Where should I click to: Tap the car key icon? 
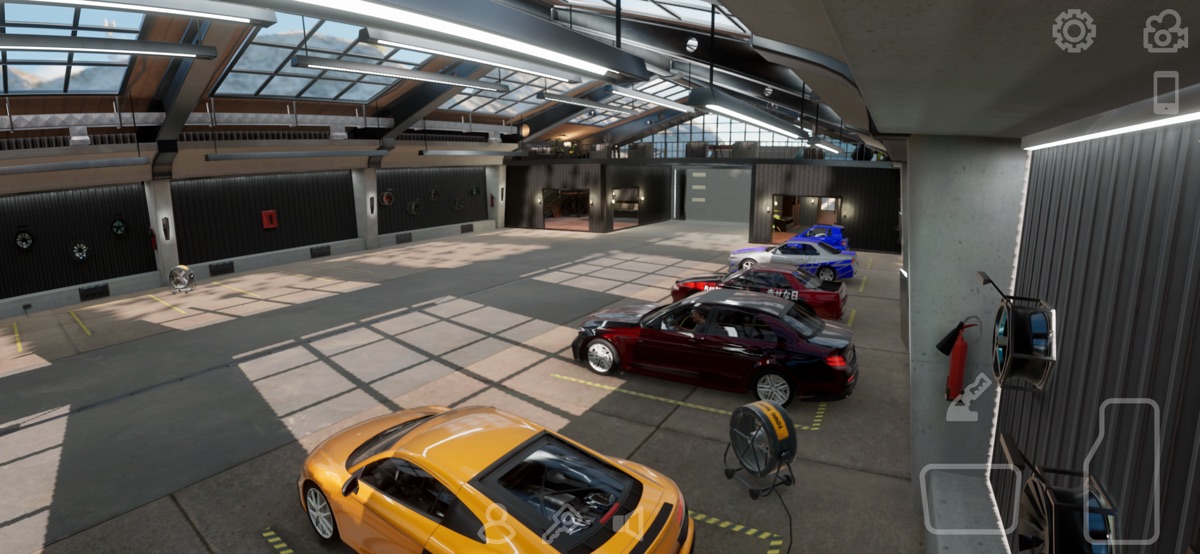563,523
